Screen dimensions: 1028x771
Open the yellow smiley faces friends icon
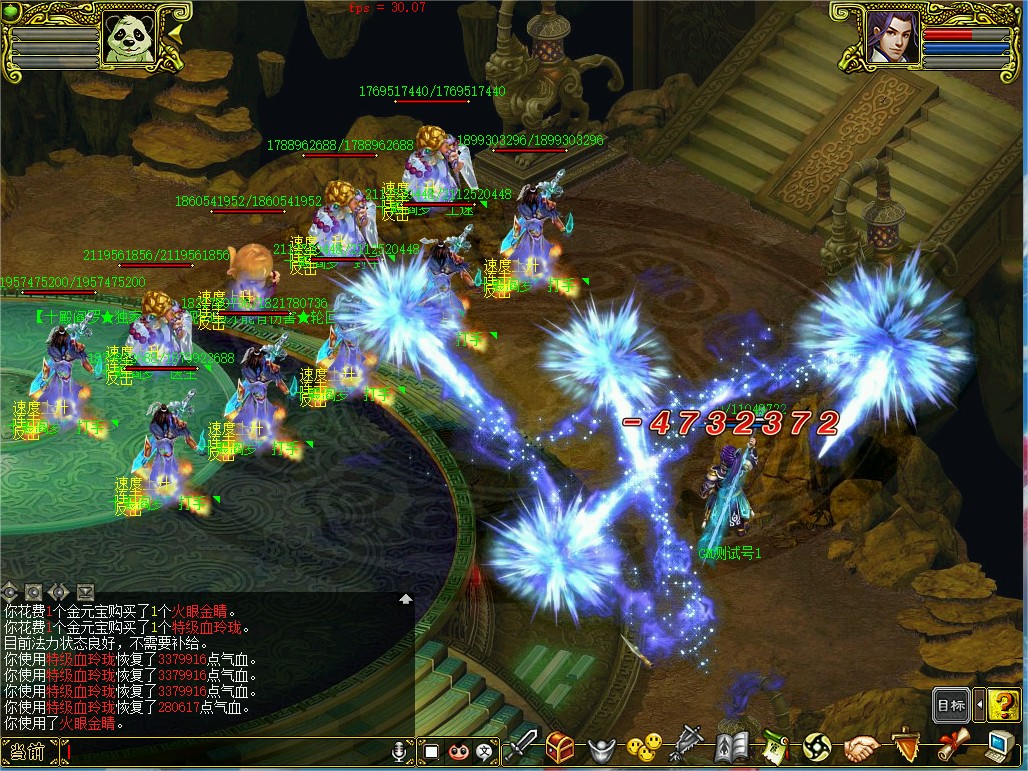(645, 746)
